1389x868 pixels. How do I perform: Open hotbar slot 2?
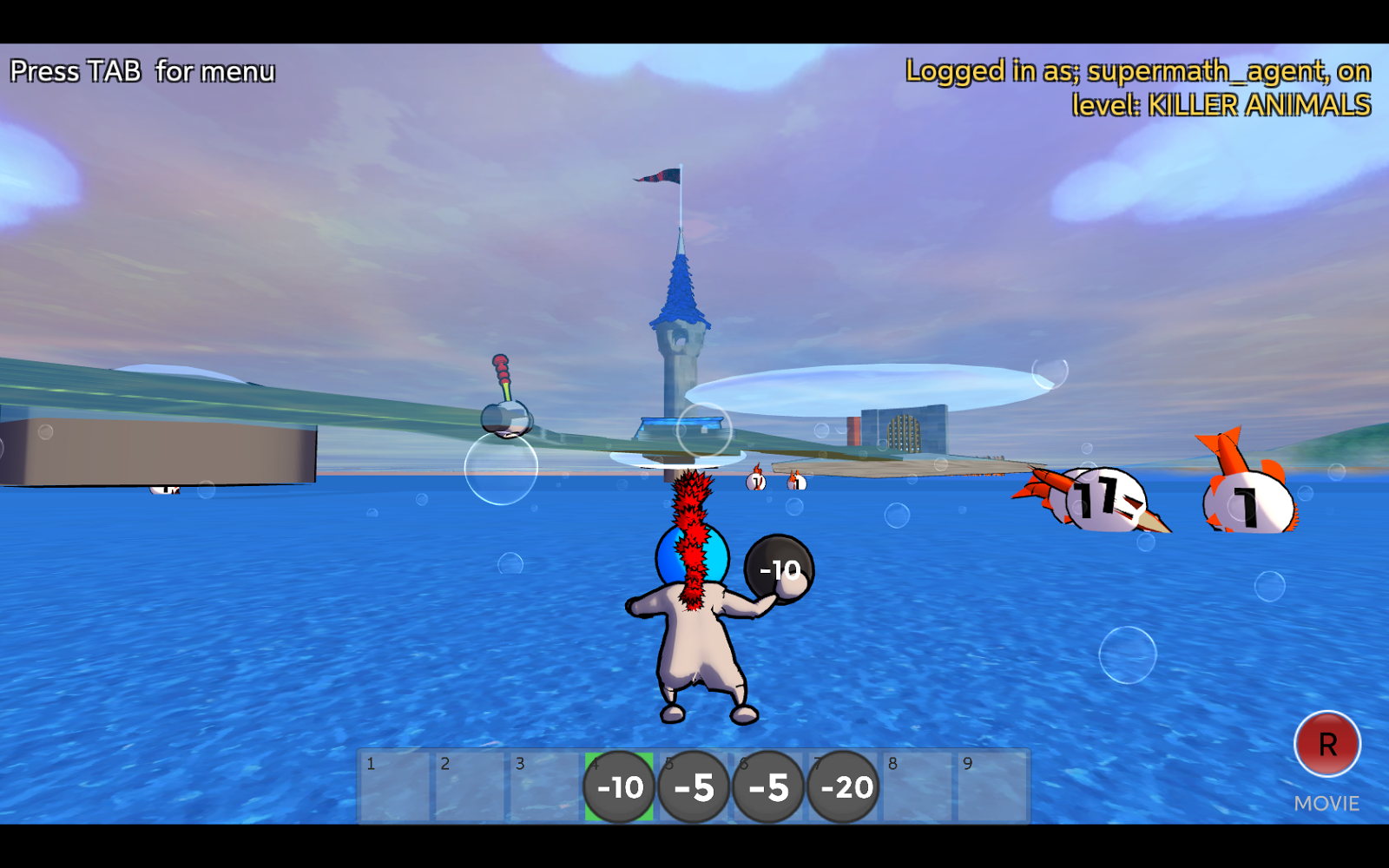tap(469, 787)
